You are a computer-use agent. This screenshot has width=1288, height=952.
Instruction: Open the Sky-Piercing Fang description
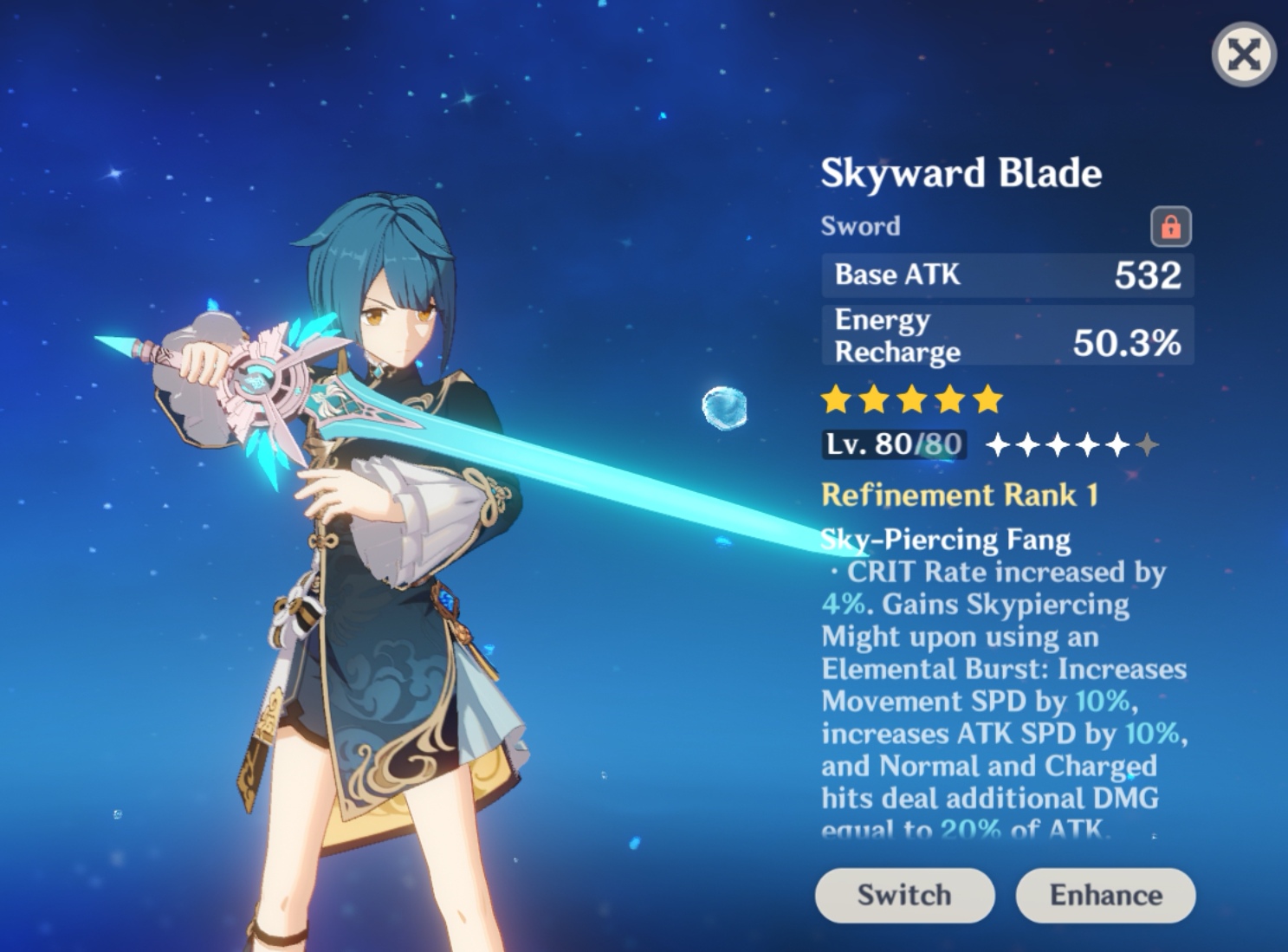pyautogui.click(x=945, y=539)
